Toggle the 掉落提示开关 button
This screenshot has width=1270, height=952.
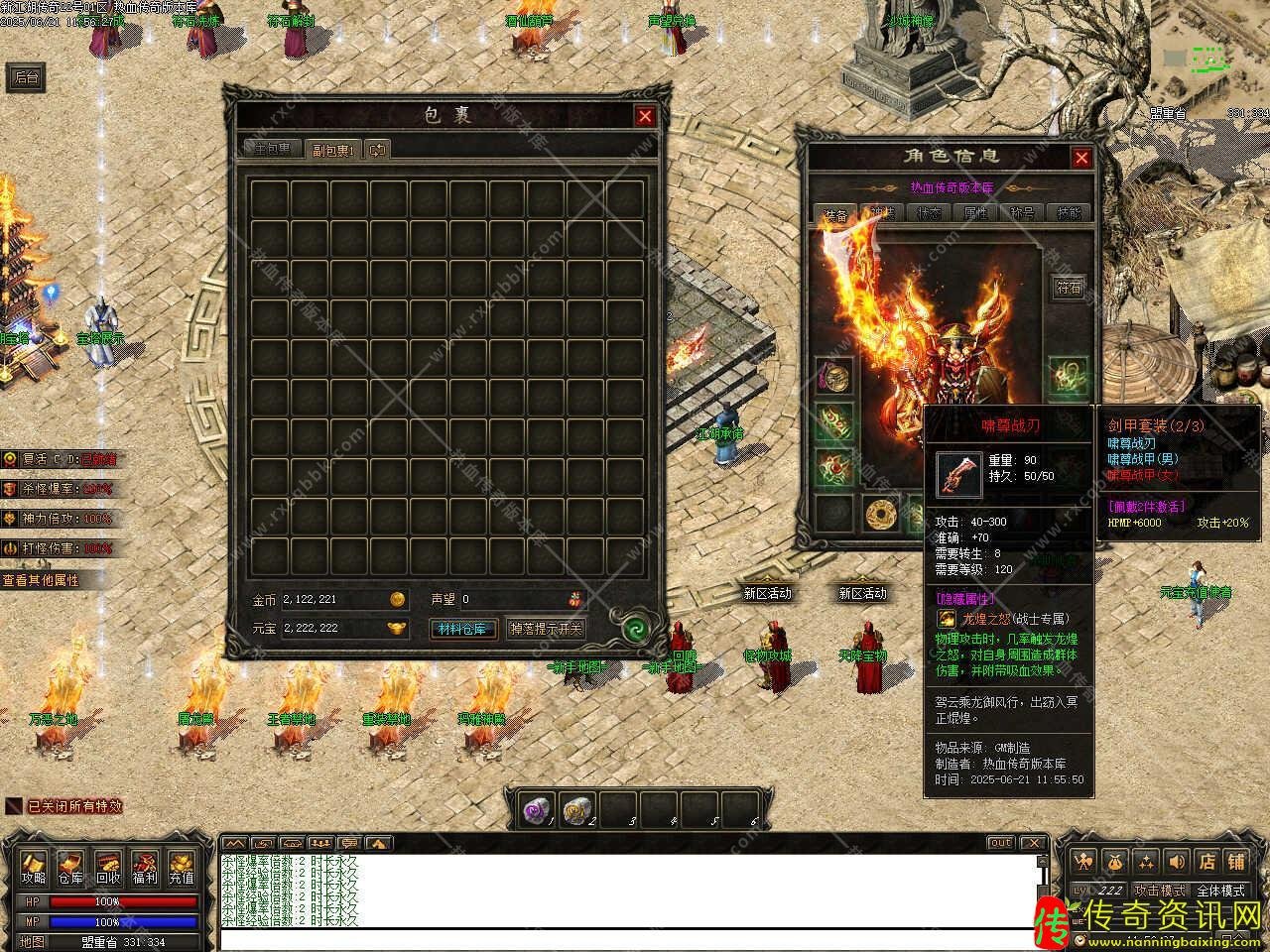click(x=546, y=629)
